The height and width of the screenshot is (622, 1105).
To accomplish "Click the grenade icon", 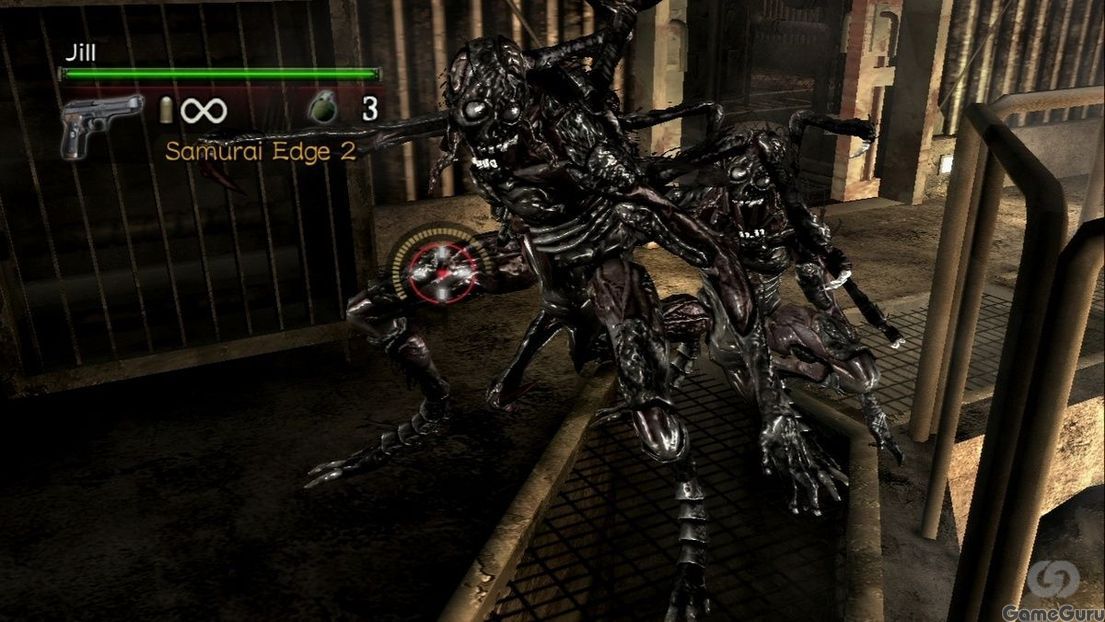I will tap(322, 109).
